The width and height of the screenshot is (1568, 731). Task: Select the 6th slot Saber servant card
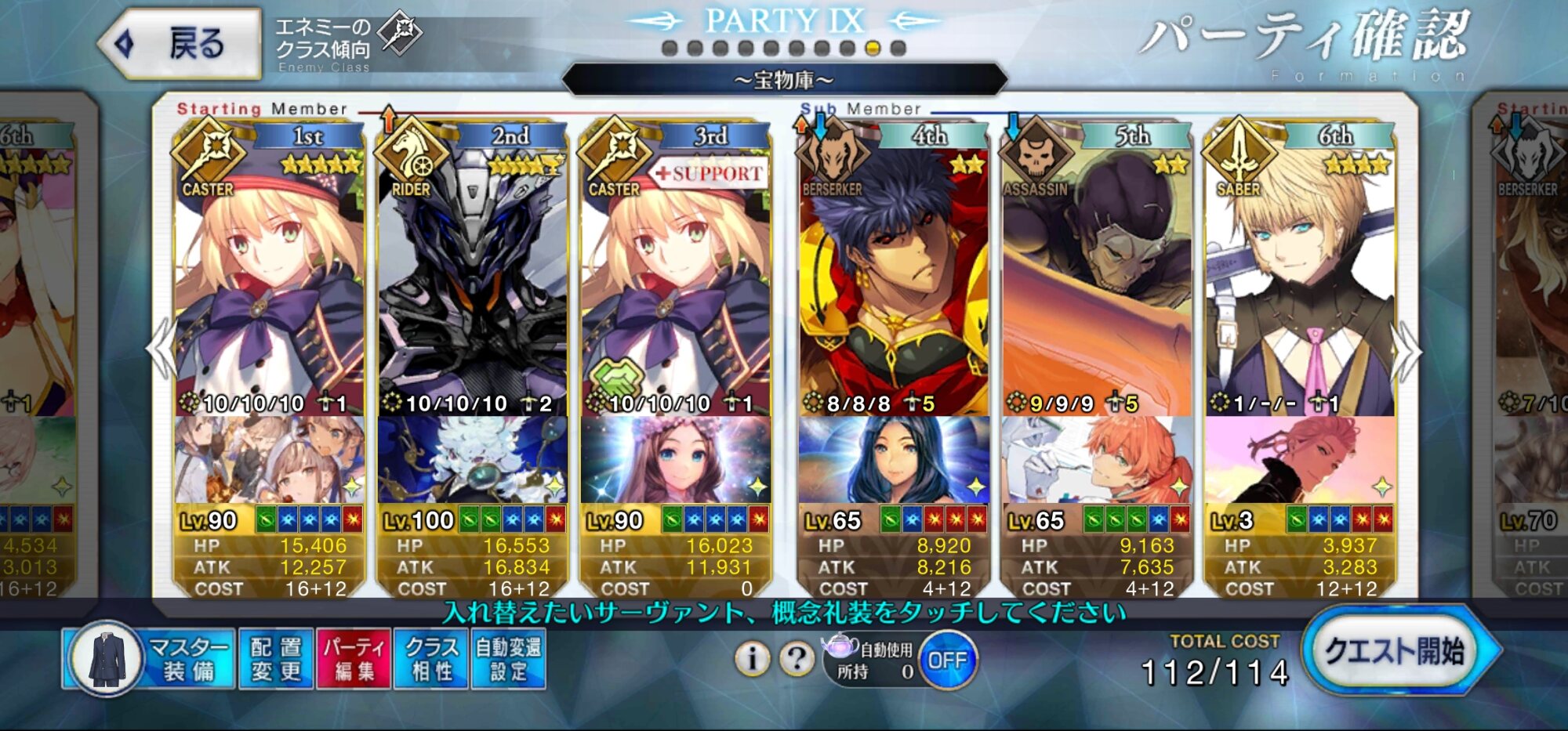click(1300, 282)
